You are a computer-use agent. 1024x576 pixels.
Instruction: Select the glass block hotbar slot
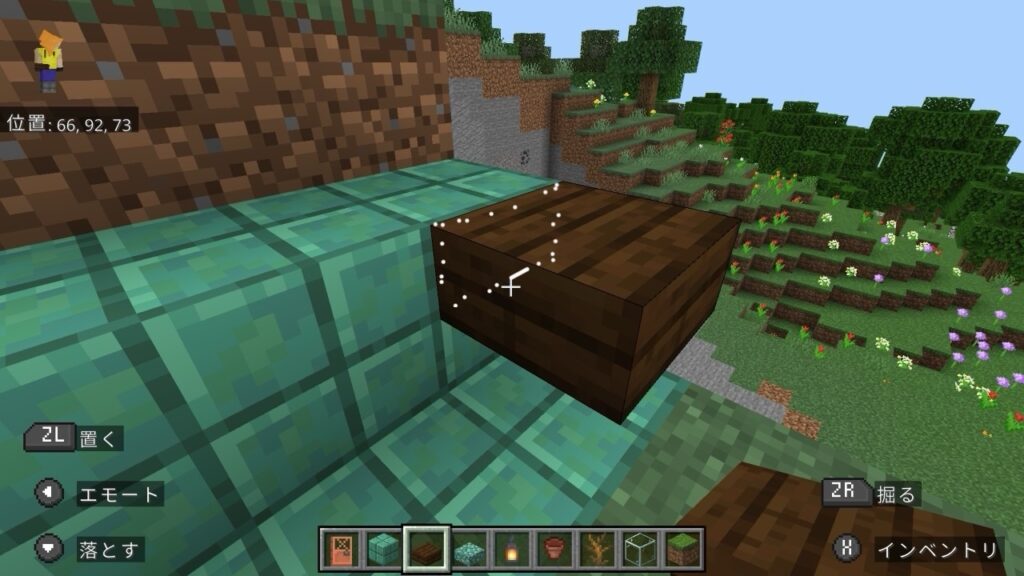click(640, 549)
